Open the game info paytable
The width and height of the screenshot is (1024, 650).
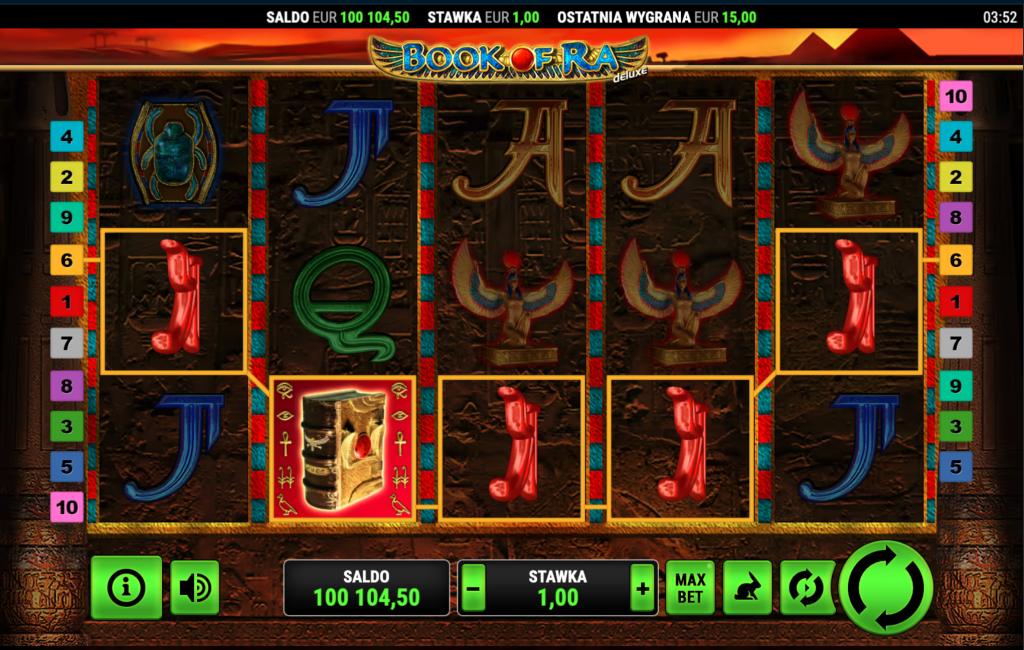click(x=126, y=588)
